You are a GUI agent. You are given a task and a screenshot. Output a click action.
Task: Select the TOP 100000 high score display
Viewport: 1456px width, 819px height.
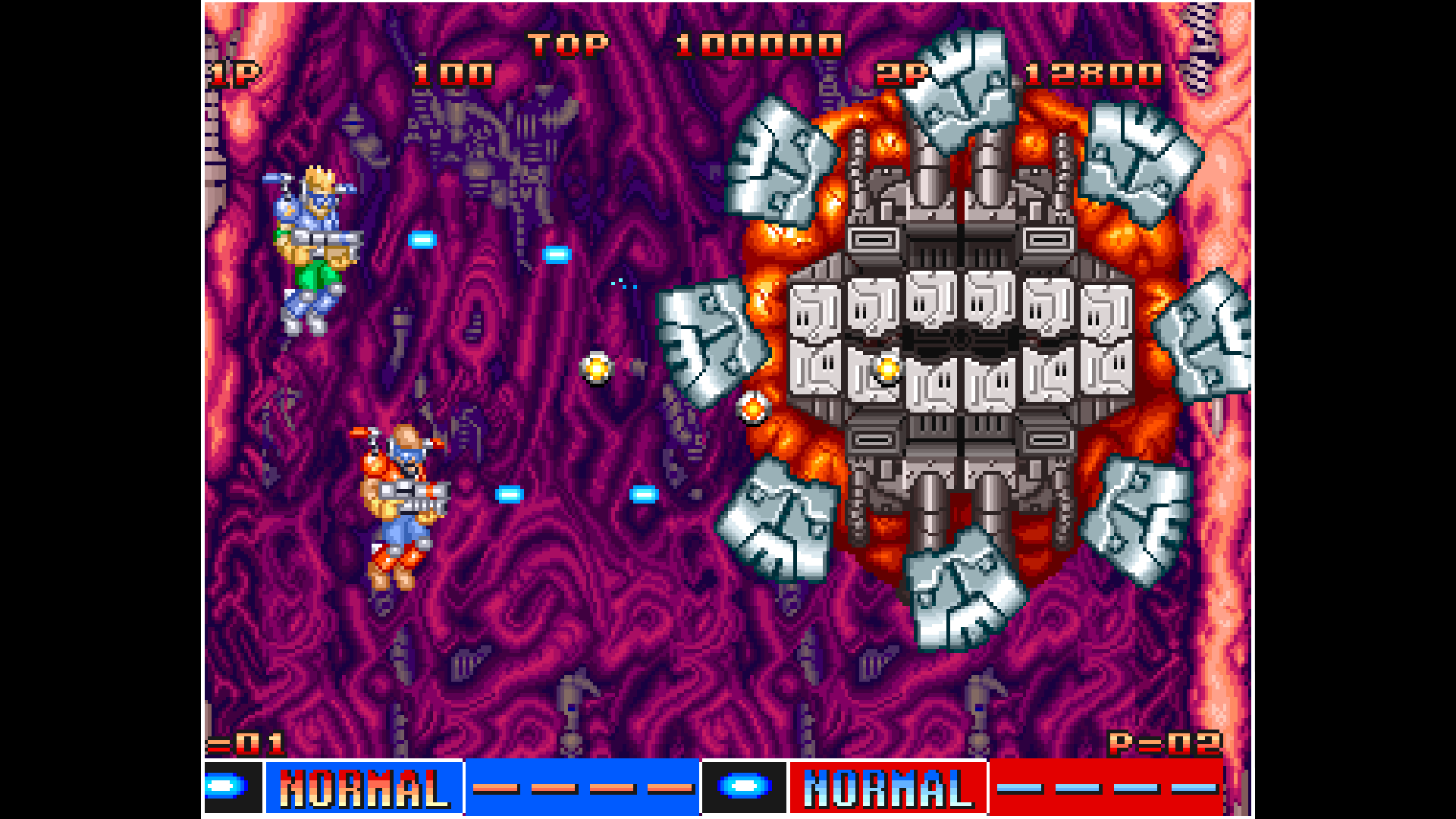pyautogui.click(x=682, y=43)
